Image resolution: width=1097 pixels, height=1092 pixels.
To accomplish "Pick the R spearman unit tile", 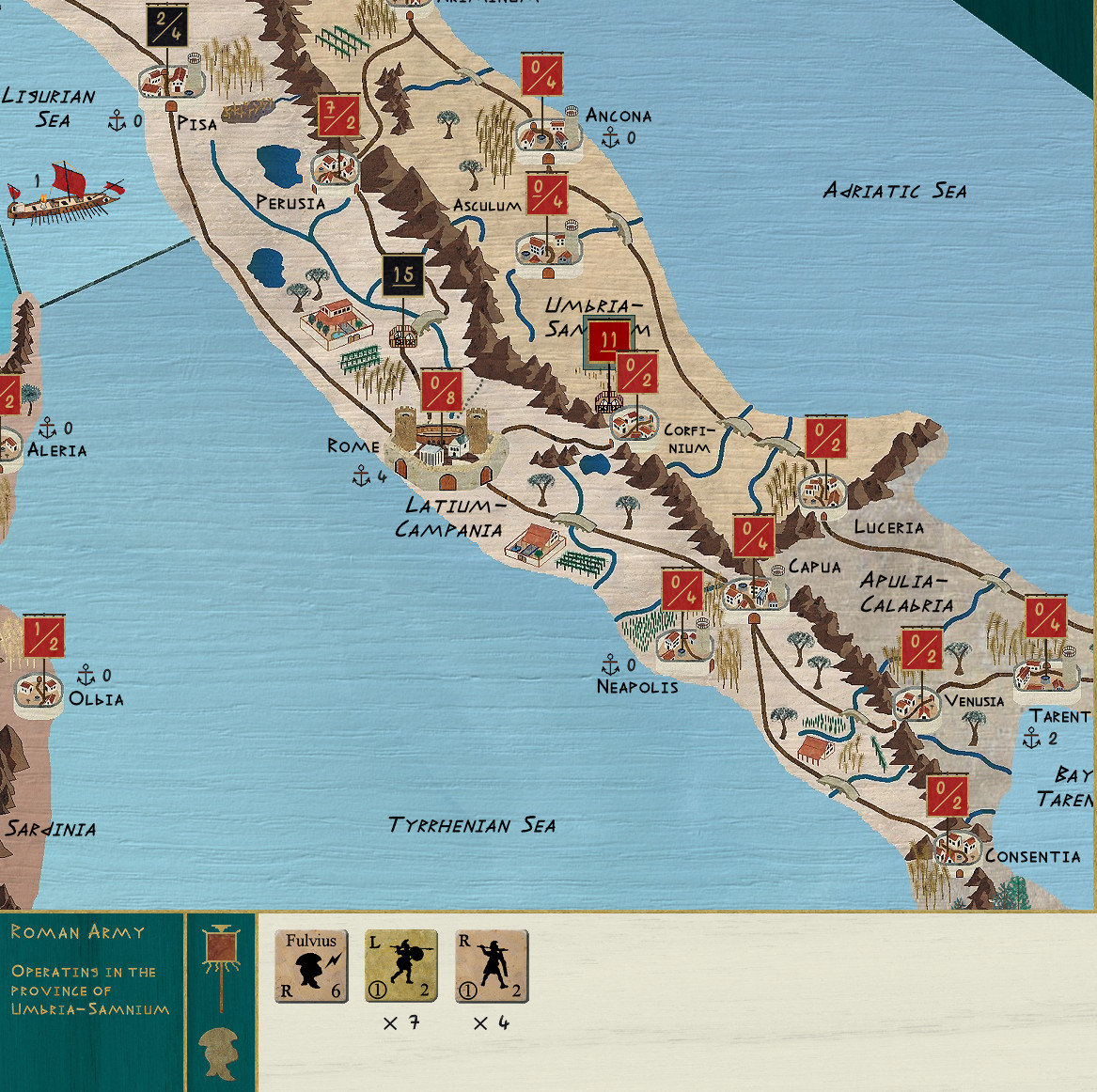I will point(492,966).
